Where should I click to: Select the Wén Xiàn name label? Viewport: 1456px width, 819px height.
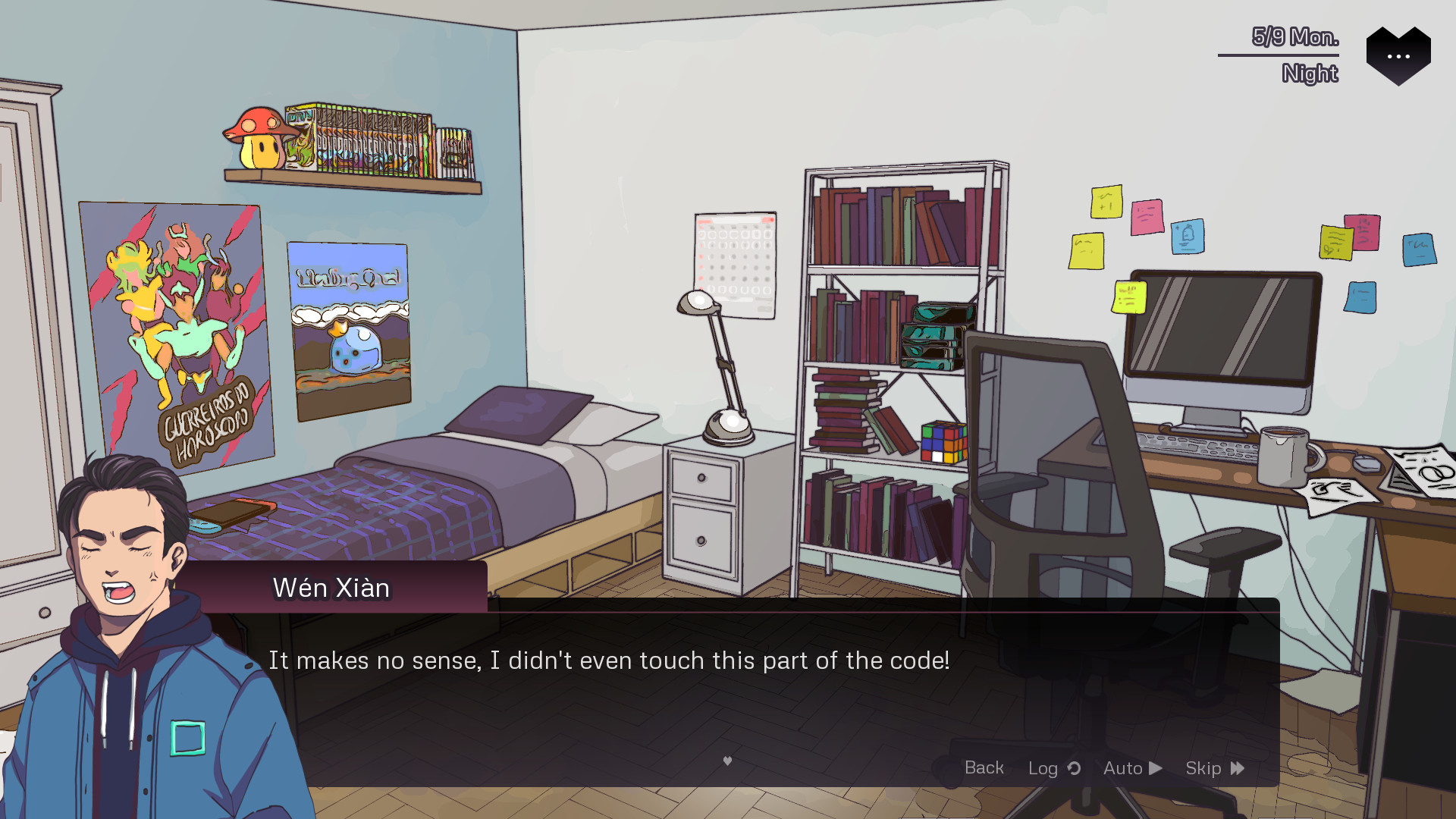330,588
